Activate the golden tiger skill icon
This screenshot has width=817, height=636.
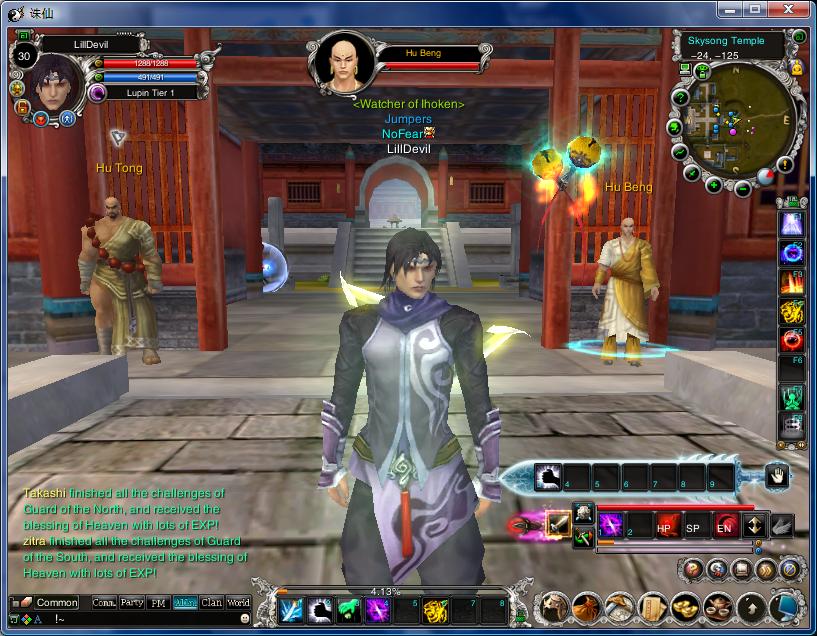[434, 609]
